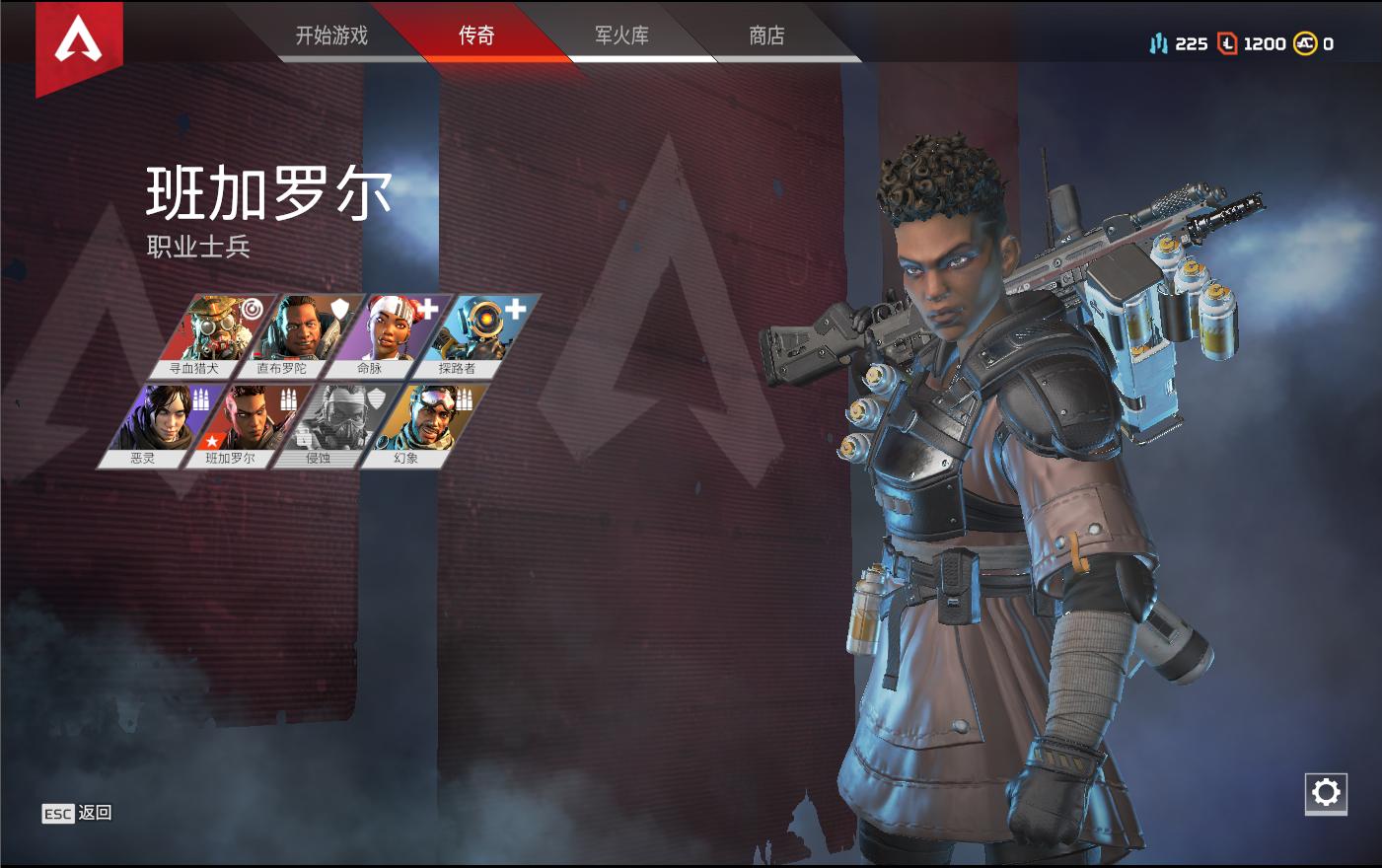Click the ESC 返回 button

pos(77,814)
